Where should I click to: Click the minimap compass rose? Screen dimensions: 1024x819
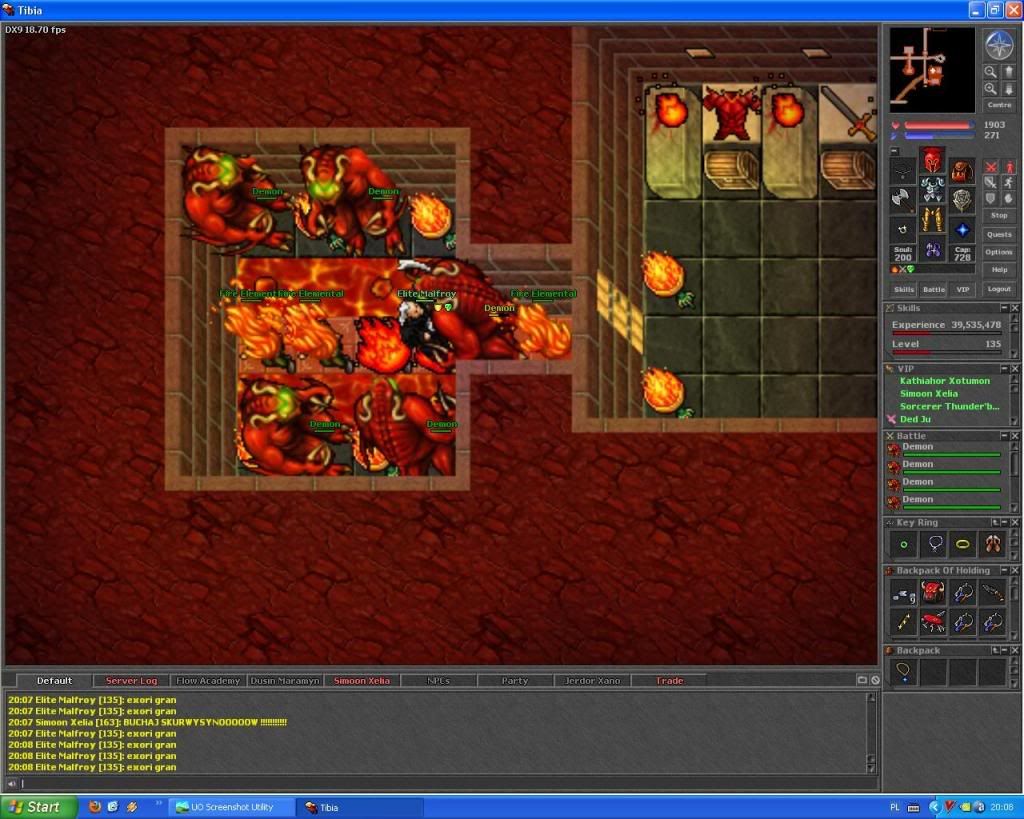(998, 45)
